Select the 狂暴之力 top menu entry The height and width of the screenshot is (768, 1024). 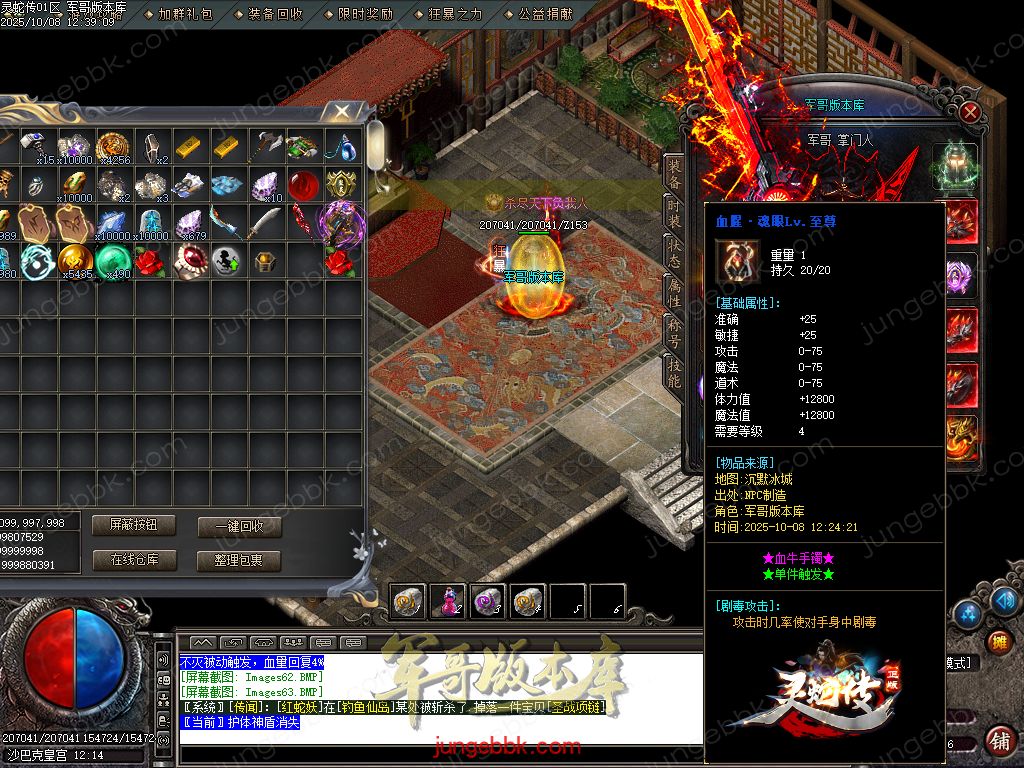click(455, 14)
